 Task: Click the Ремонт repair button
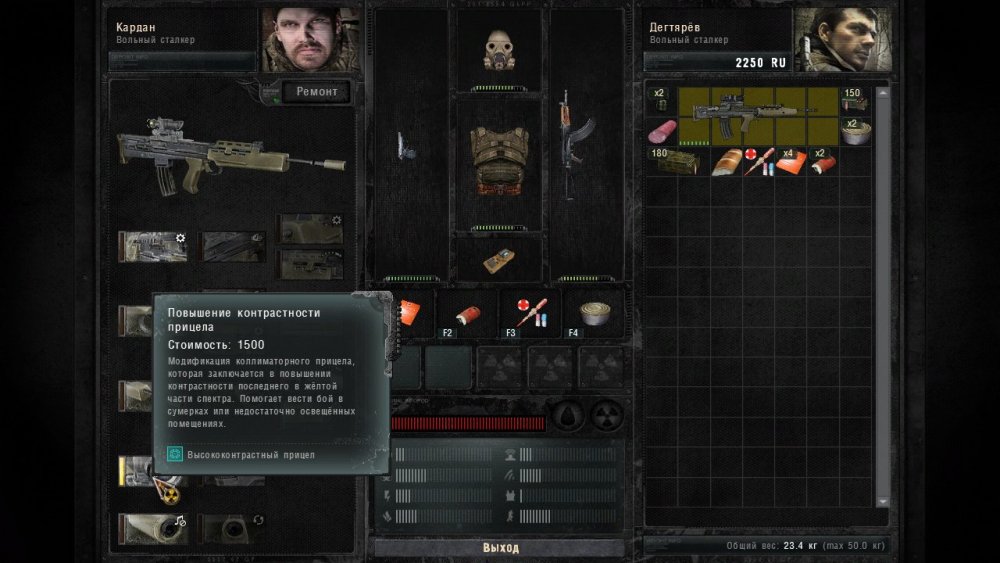317,92
